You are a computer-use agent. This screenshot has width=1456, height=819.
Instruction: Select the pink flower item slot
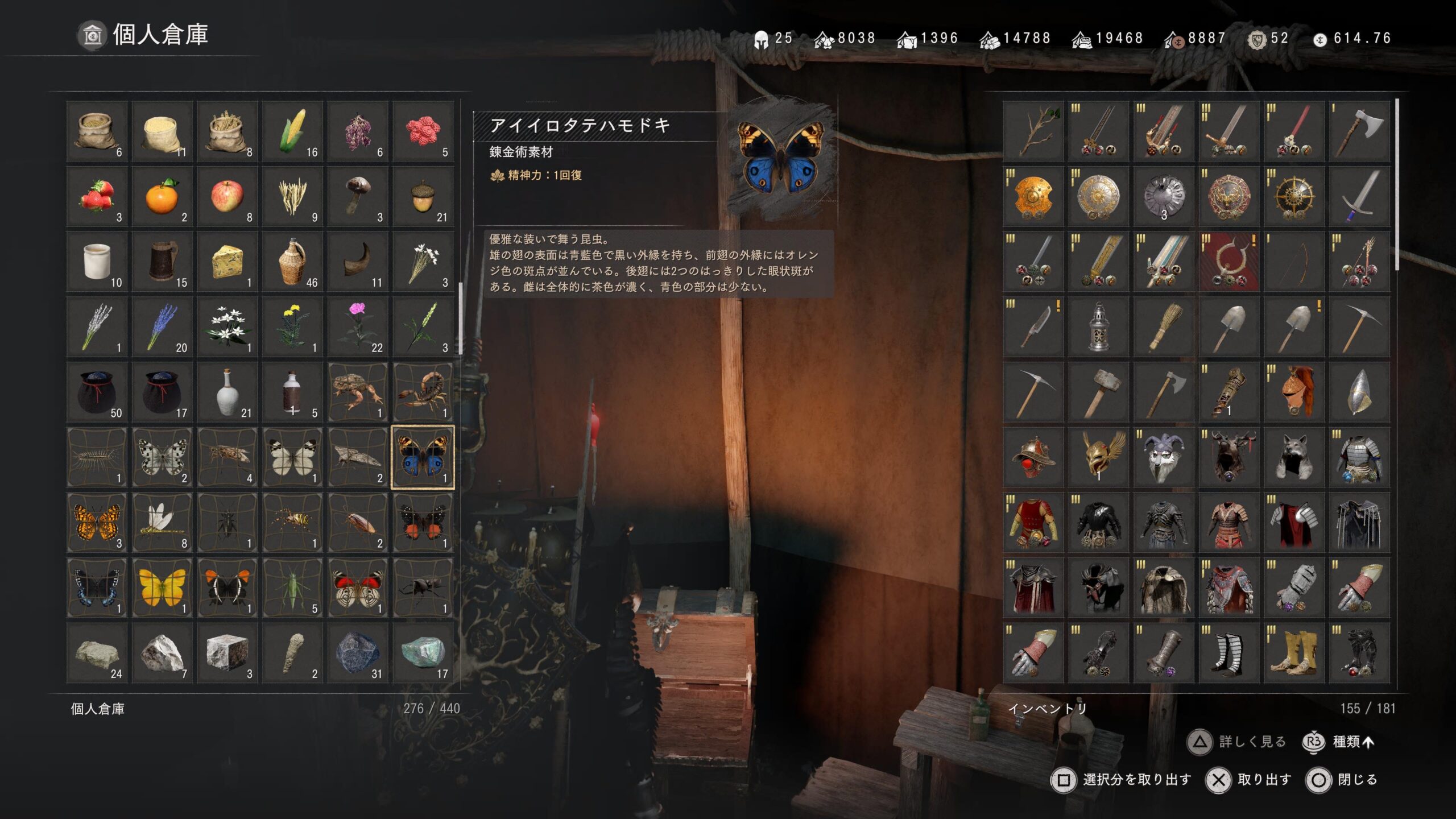358,327
